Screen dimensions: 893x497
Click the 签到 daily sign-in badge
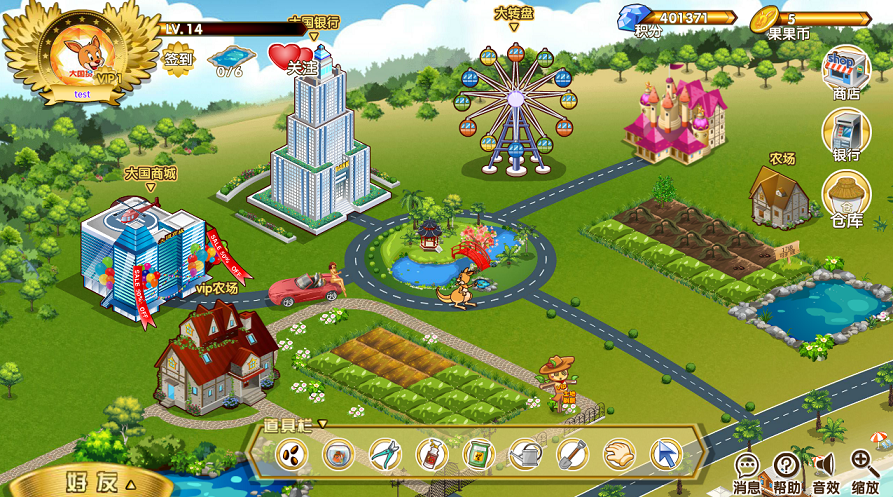point(180,56)
